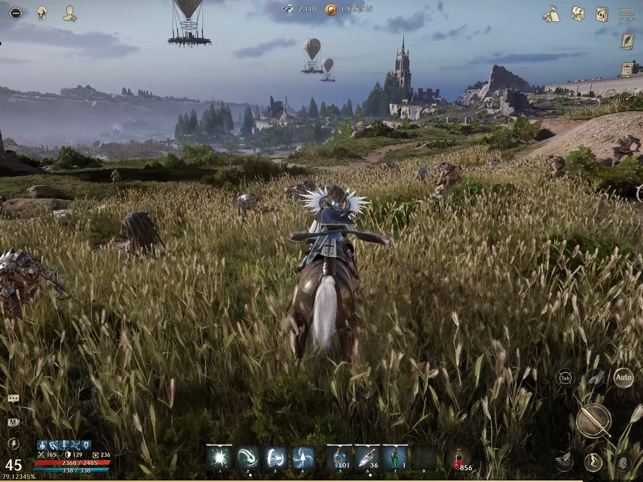643x482 pixels.
Task: Tap the main sword attack button
Action: (x=592, y=420)
